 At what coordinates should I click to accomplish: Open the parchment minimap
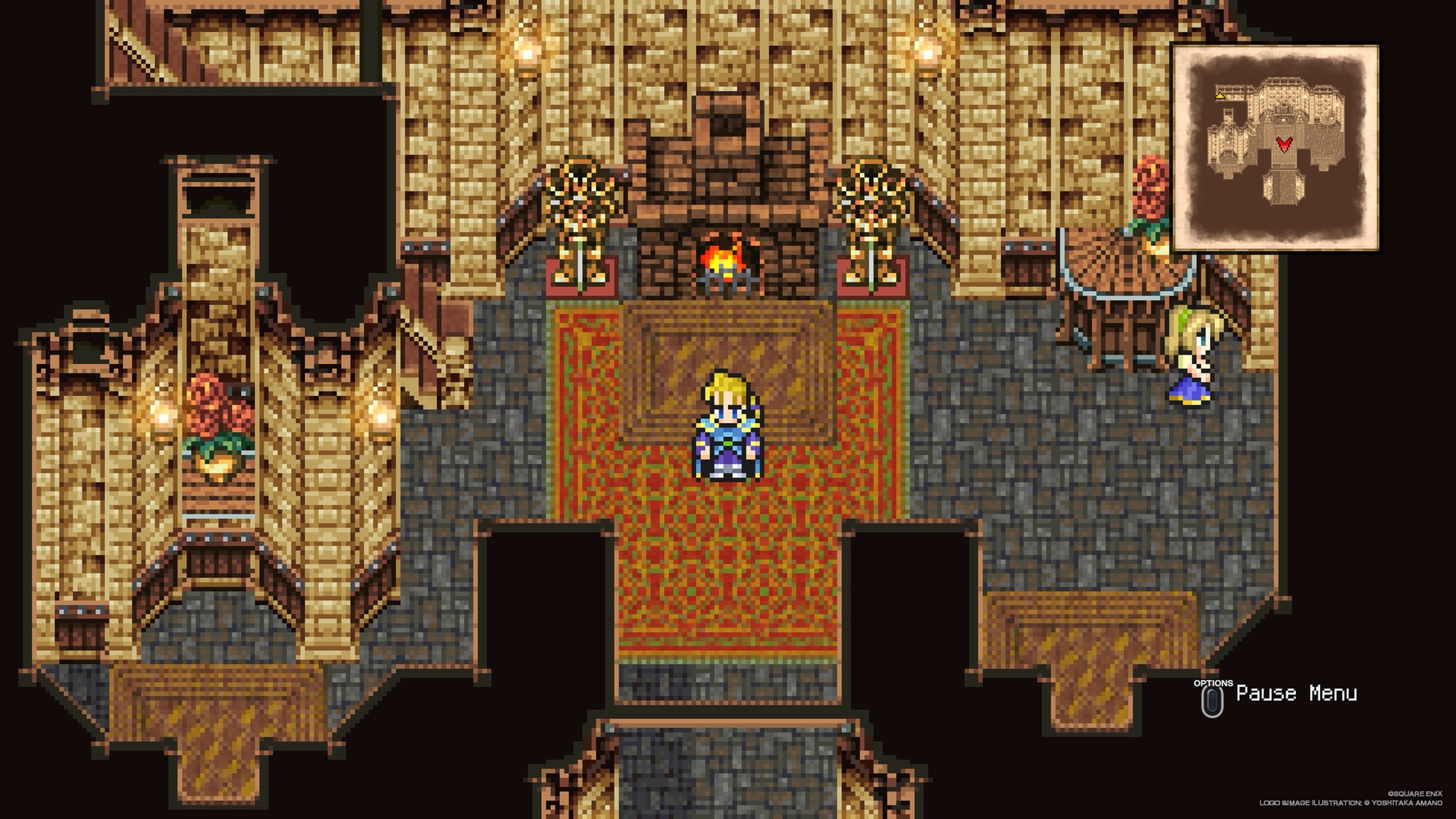(x=1275, y=148)
